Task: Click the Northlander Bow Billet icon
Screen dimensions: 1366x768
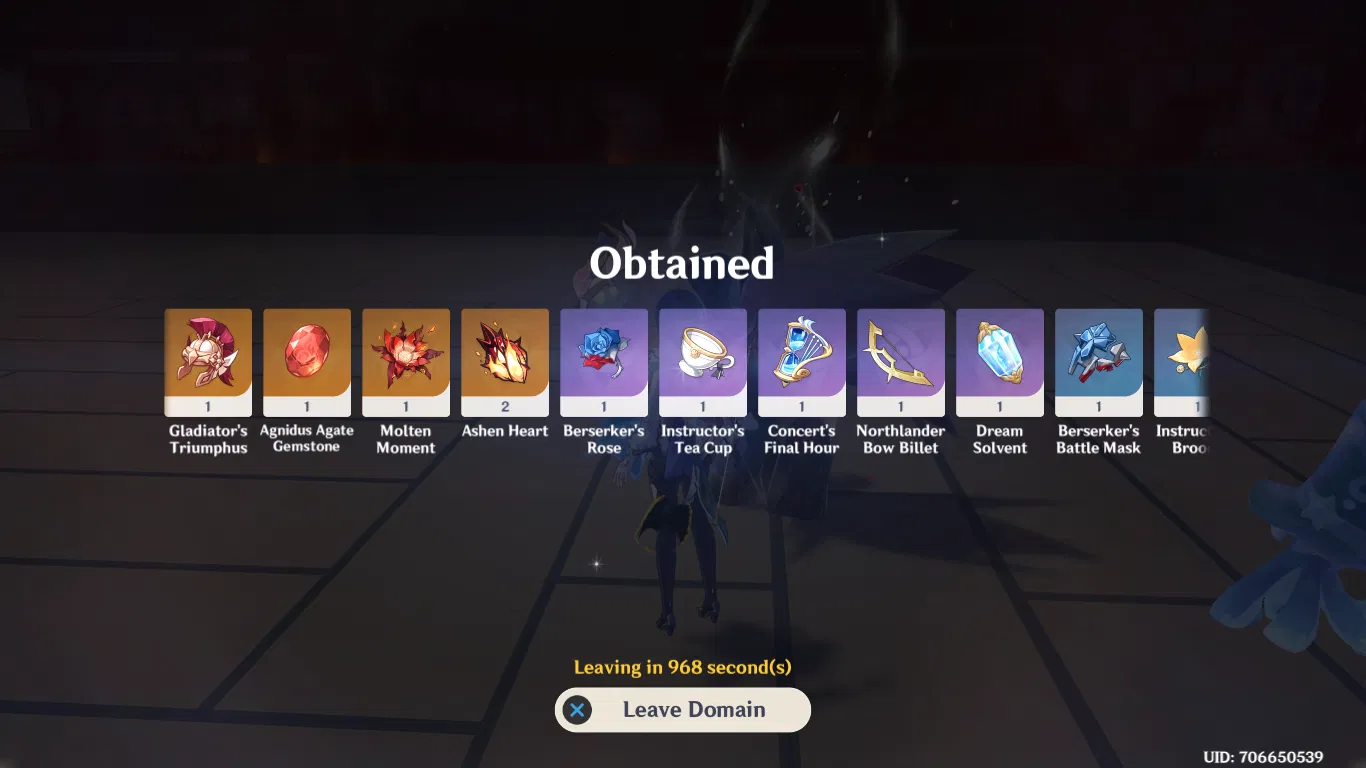Action: pos(901,360)
